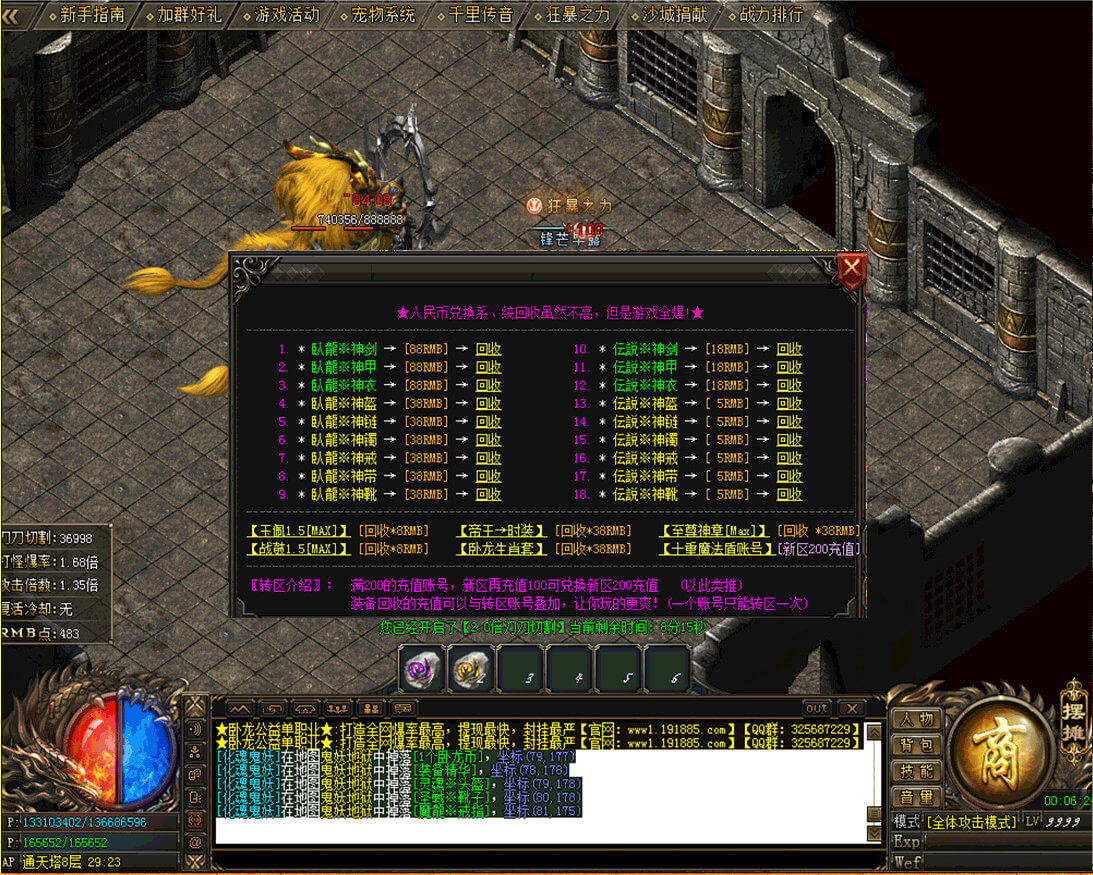Open the 摆摊 stall button
The width and height of the screenshot is (1093, 875).
(x=1073, y=712)
